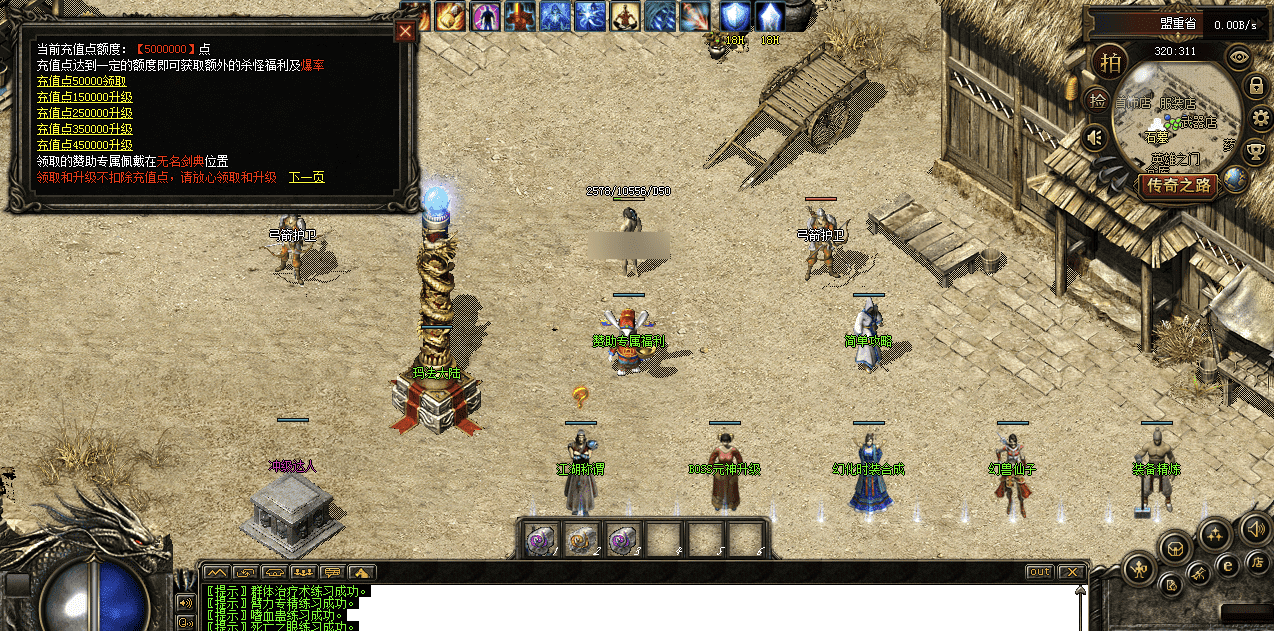Open the world map globe icon
The height and width of the screenshot is (631, 1274).
pos(1236,180)
